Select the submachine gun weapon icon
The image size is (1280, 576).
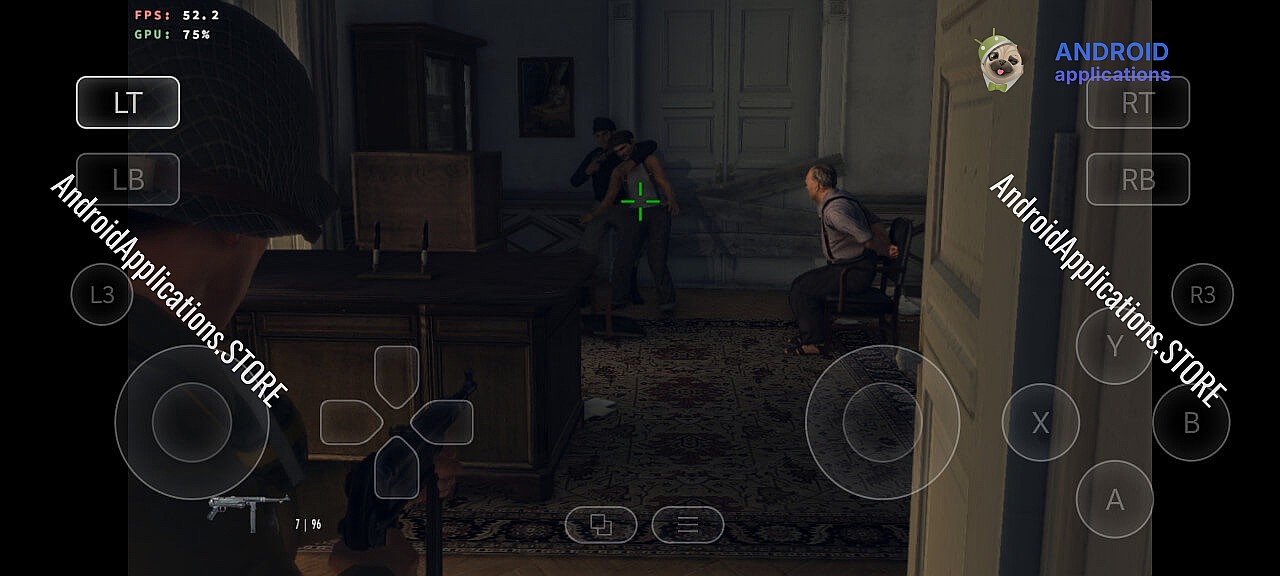click(x=247, y=507)
